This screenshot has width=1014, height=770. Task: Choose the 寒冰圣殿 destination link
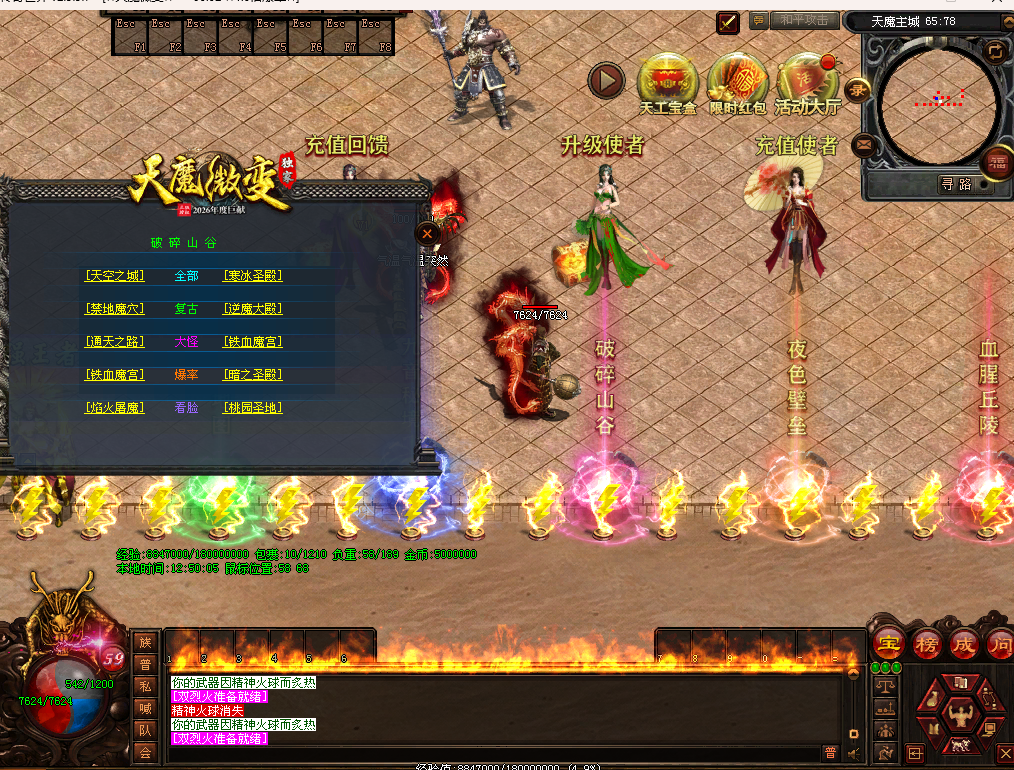(x=252, y=276)
